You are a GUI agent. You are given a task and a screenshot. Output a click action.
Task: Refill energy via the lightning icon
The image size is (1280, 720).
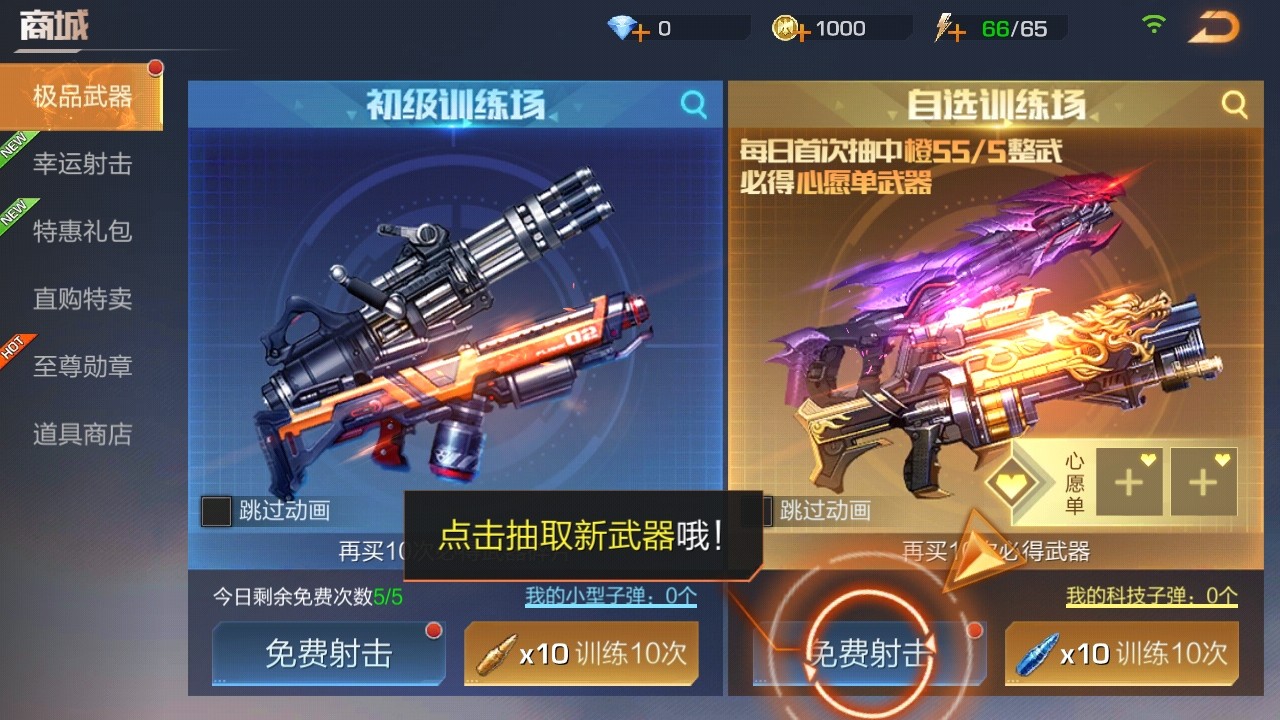949,29
